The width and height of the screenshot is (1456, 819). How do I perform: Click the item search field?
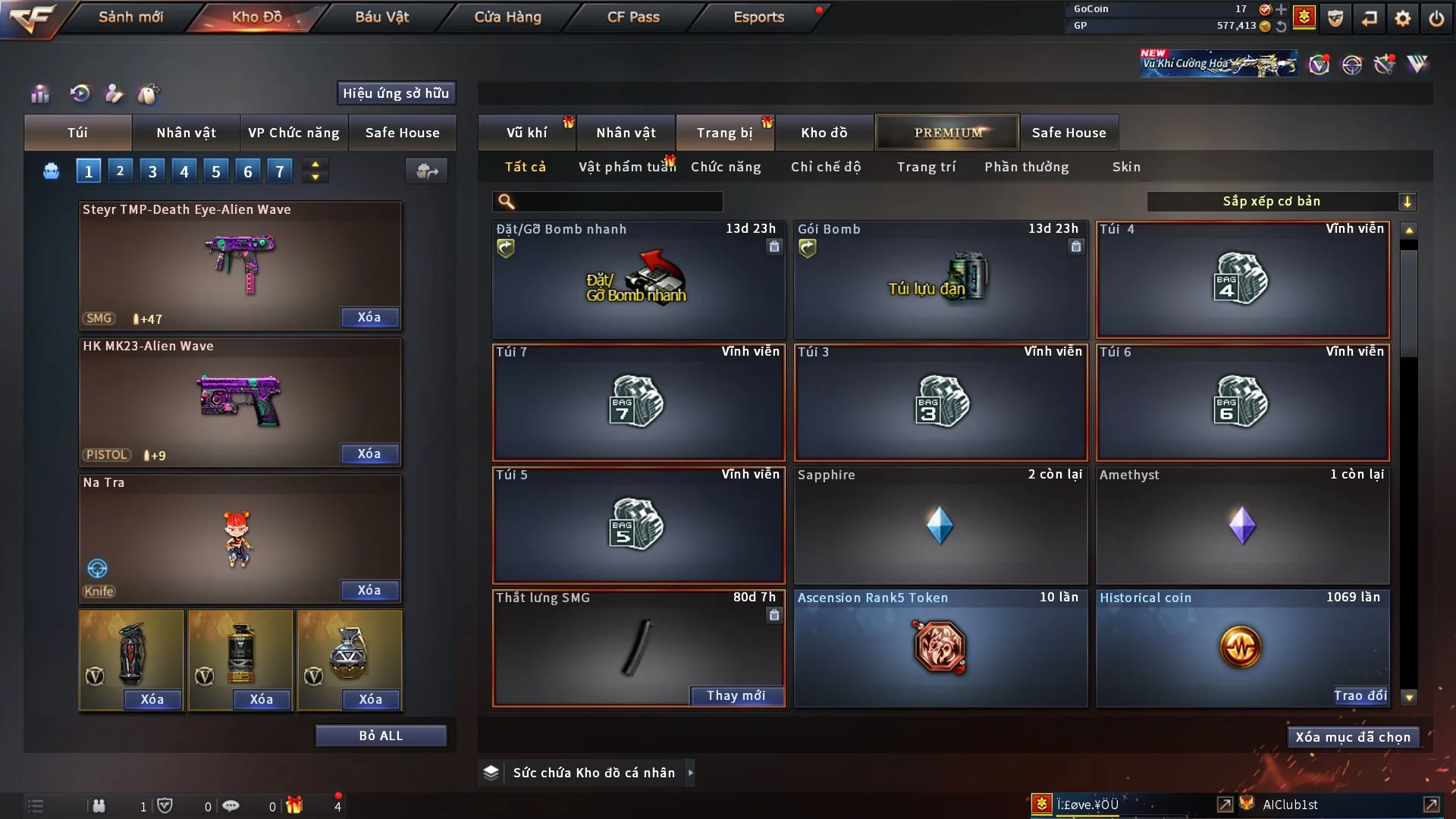coord(618,202)
